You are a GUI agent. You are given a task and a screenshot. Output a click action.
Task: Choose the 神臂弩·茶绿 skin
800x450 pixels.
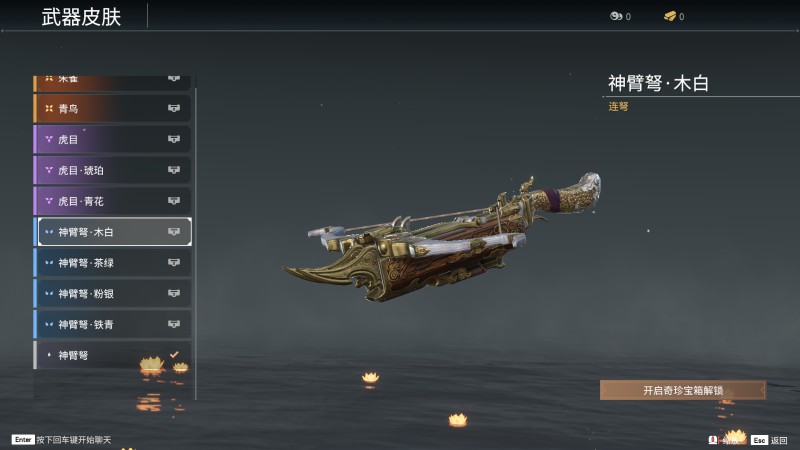tap(112, 263)
